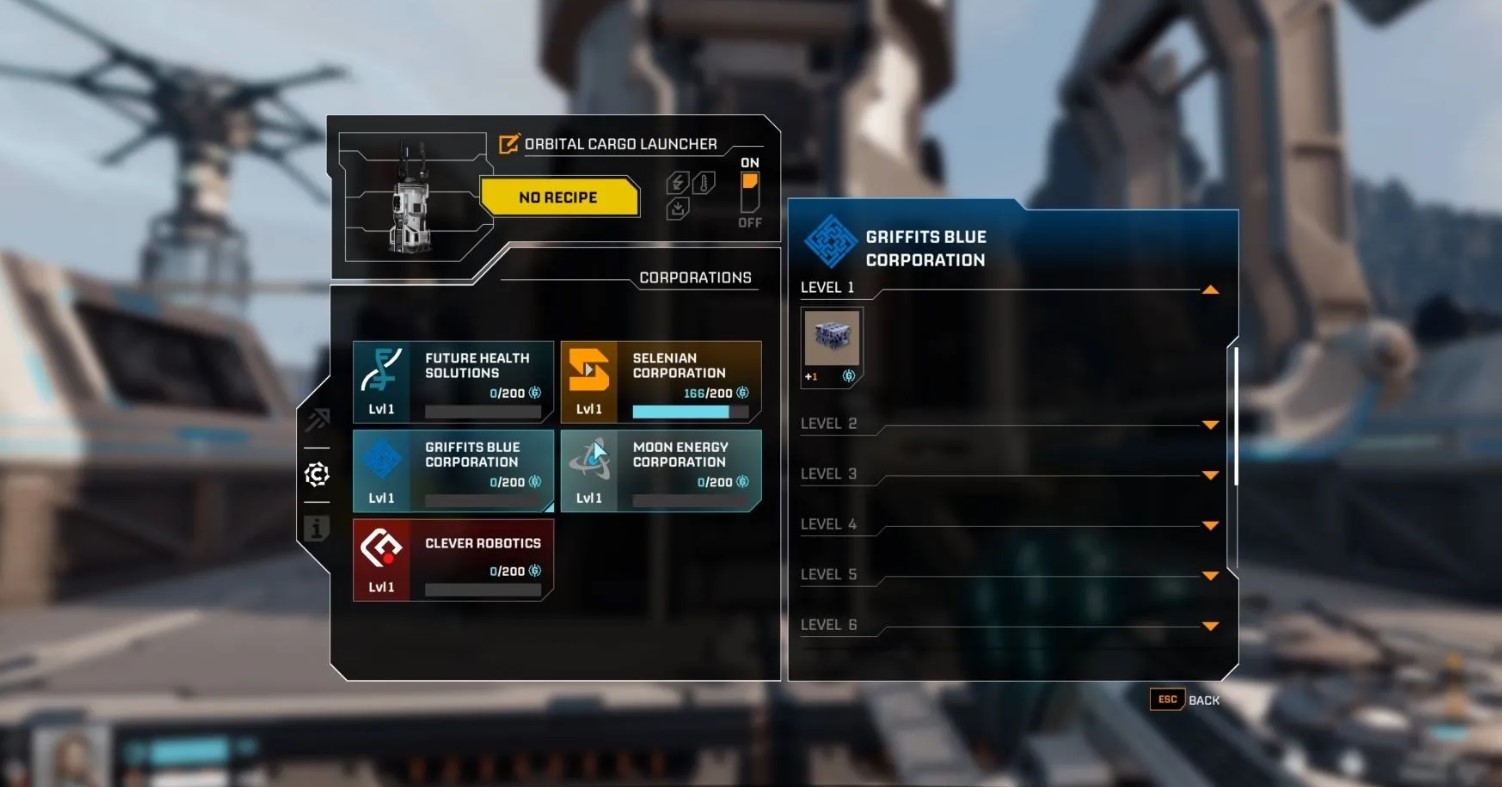Select Moon Energy Corporation tile

pyautogui.click(x=660, y=471)
